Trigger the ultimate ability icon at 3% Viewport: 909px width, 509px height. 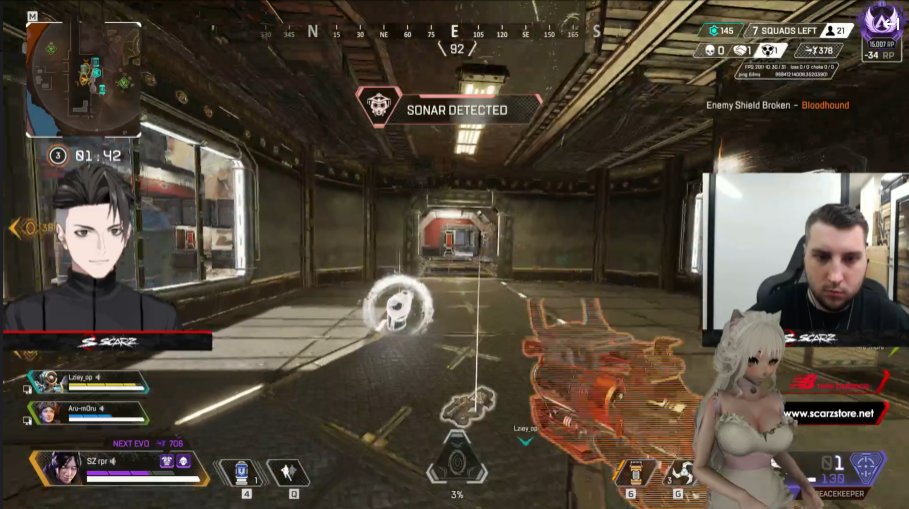click(457, 462)
